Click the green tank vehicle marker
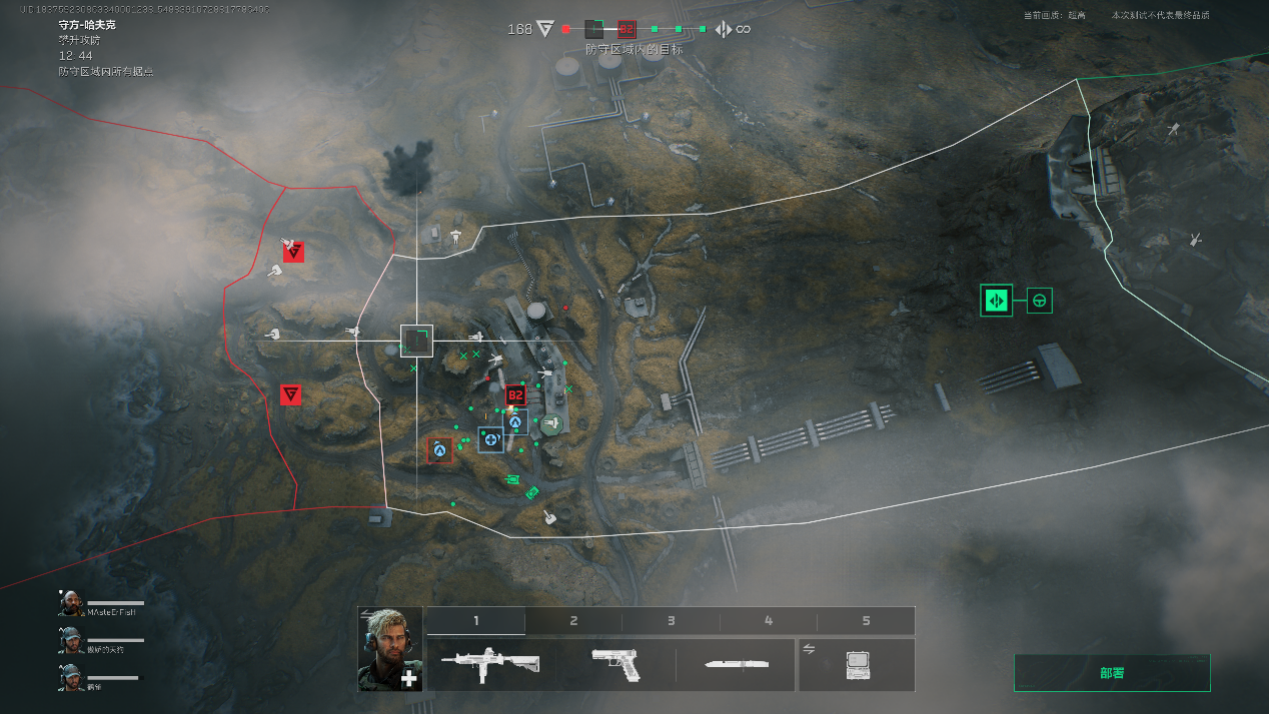 [514, 480]
